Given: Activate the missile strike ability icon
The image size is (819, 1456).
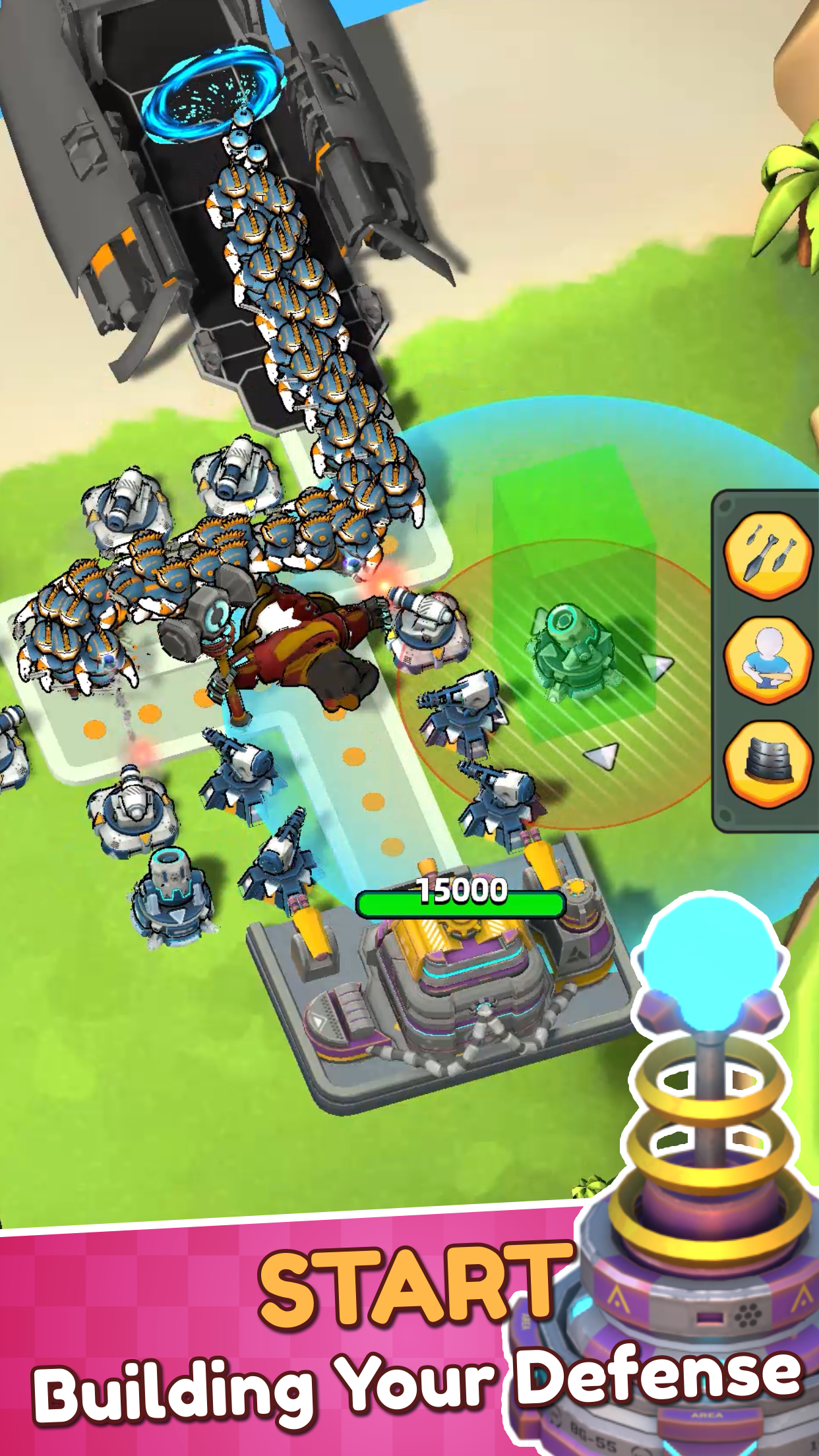Looking at the screenshot, I should (768, 555).
